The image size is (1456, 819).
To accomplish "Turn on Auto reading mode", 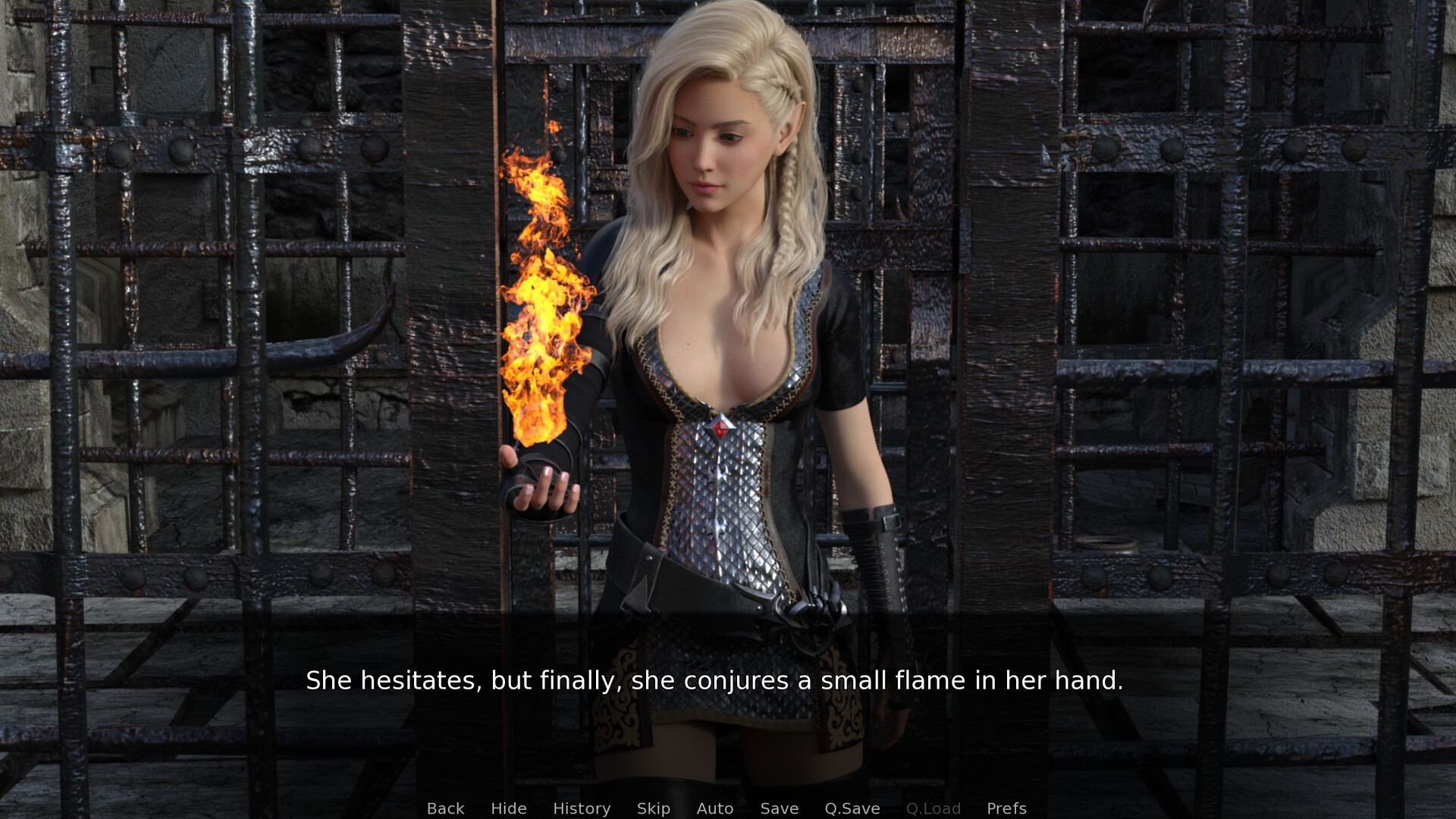I will [x=714, y=808].
